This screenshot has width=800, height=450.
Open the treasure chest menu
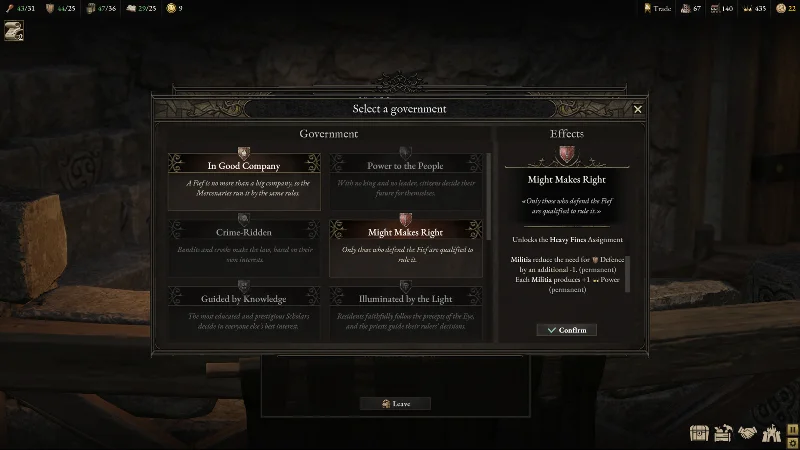click(699, 434)
